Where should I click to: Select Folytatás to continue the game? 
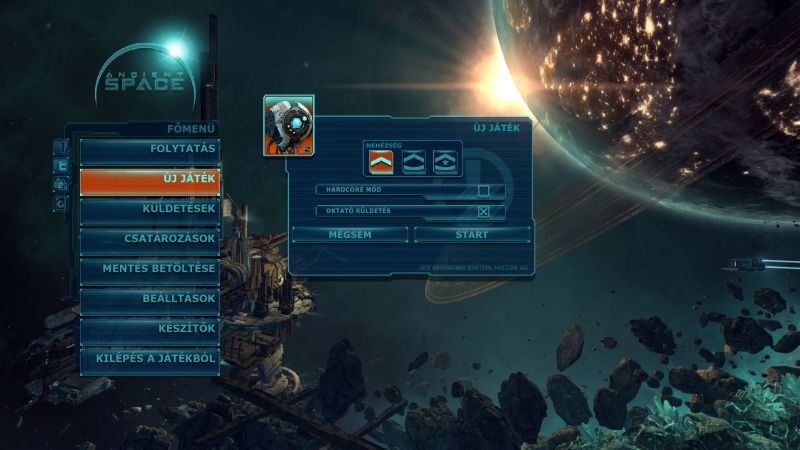point(150,151)
